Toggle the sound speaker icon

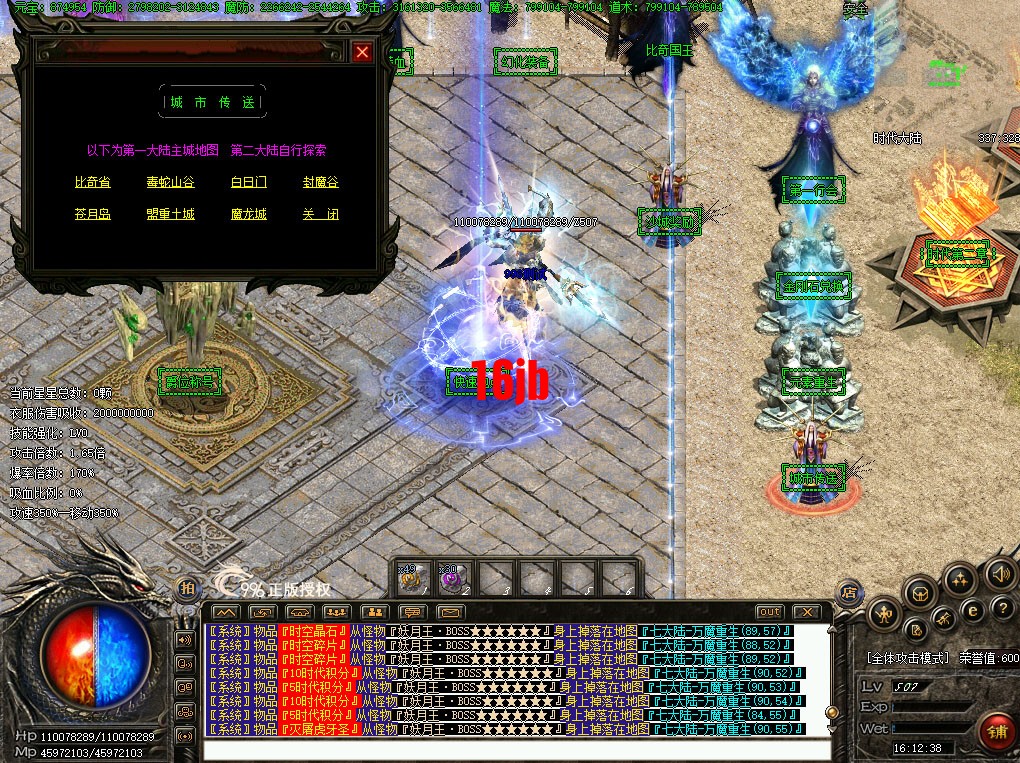(x=998, y=574)
